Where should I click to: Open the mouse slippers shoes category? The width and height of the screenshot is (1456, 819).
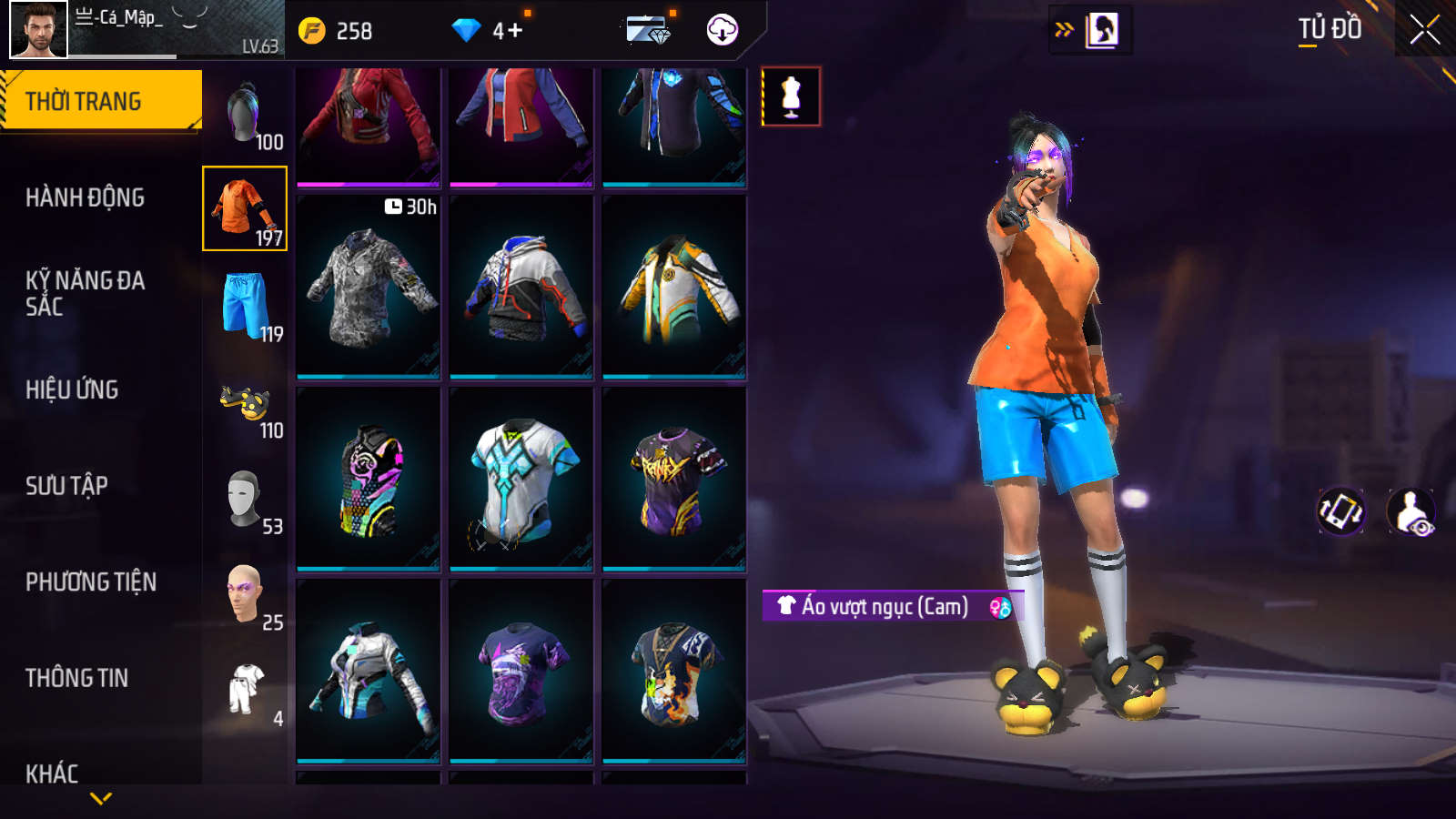[246, 402]
